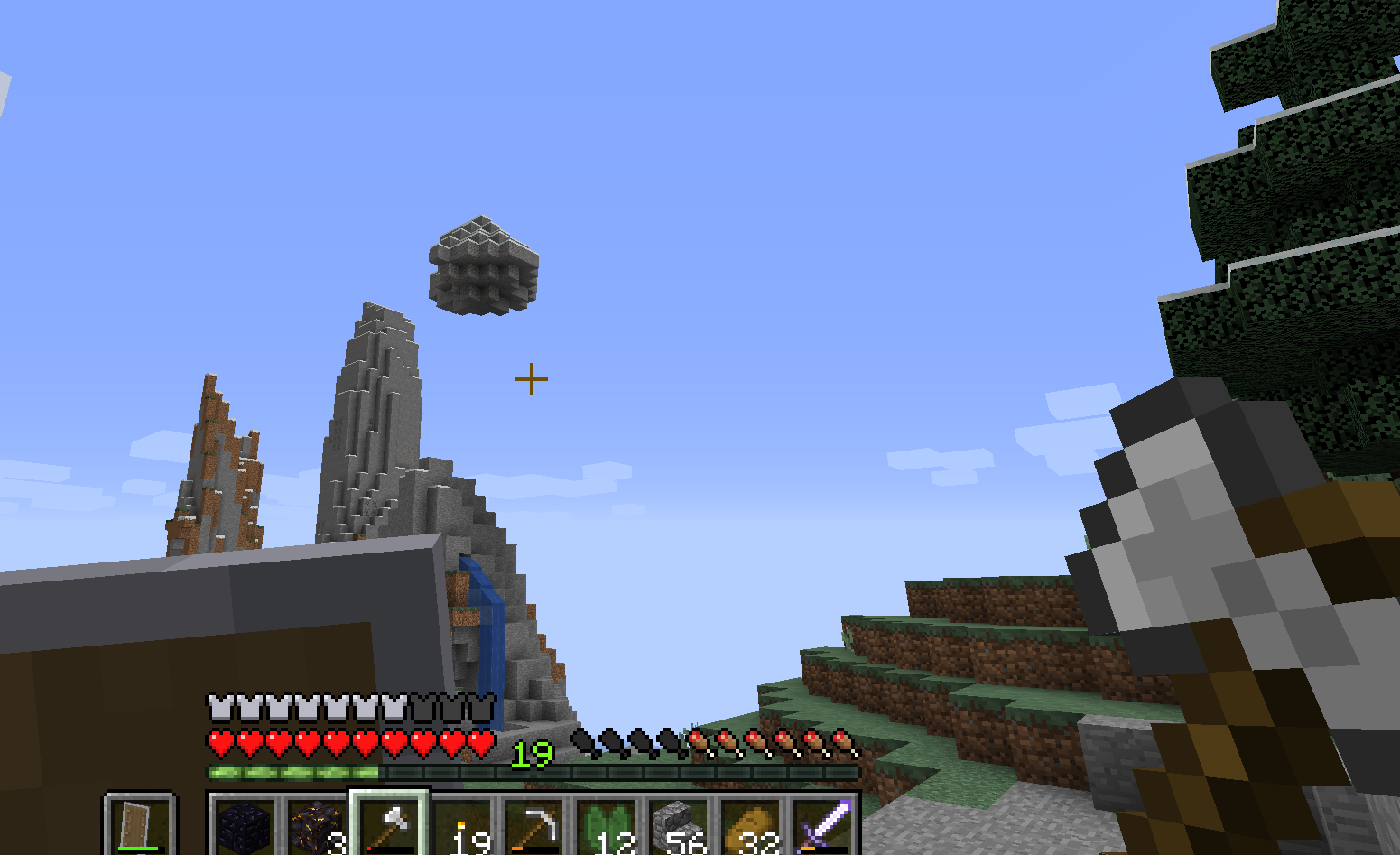1400x855 pixels.
Task: Select the obsidian block hotbar slot
Action: click(x=245, y=826)
